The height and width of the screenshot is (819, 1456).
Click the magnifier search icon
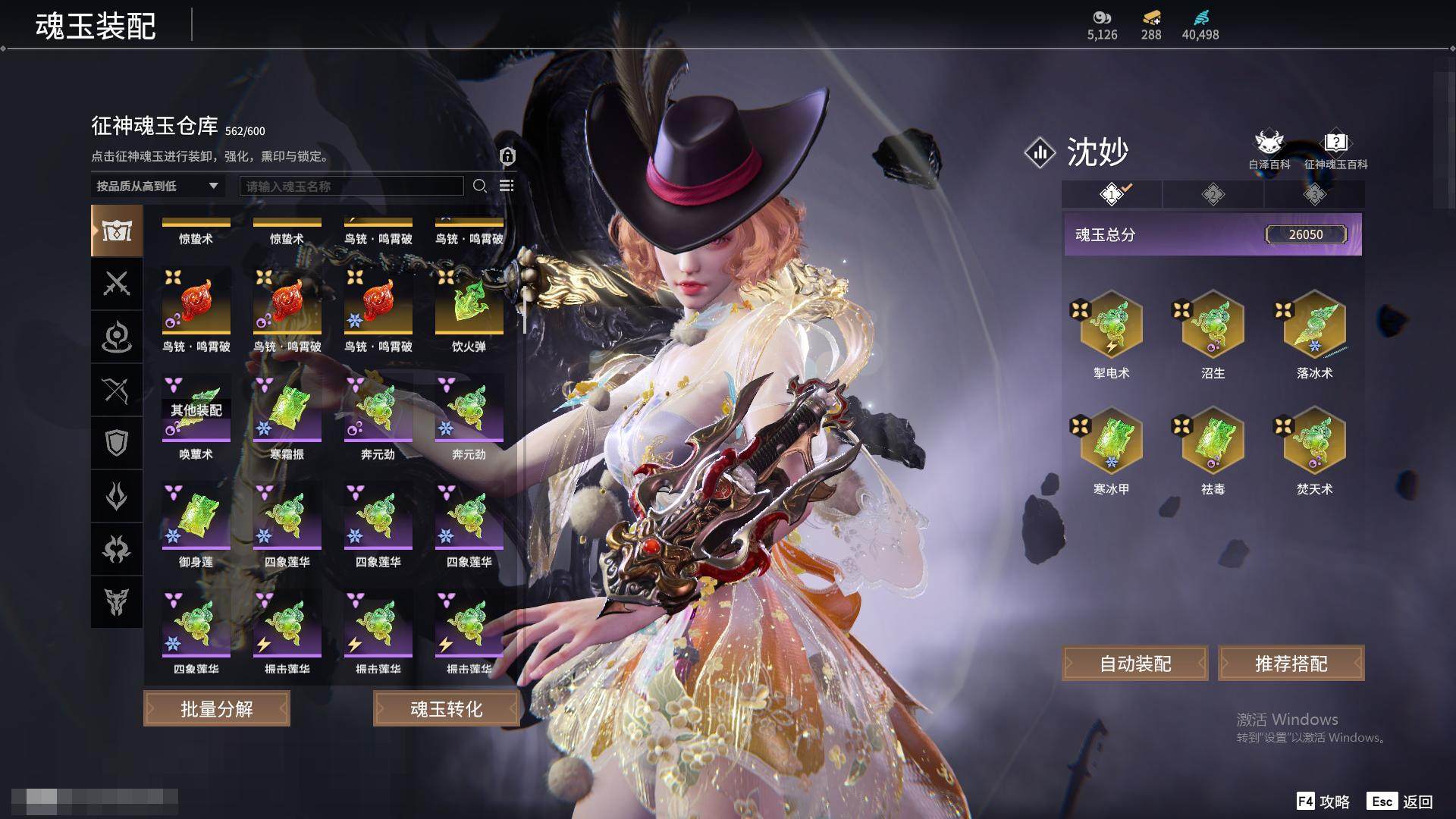pyautogui.click(x=479, y=186)
